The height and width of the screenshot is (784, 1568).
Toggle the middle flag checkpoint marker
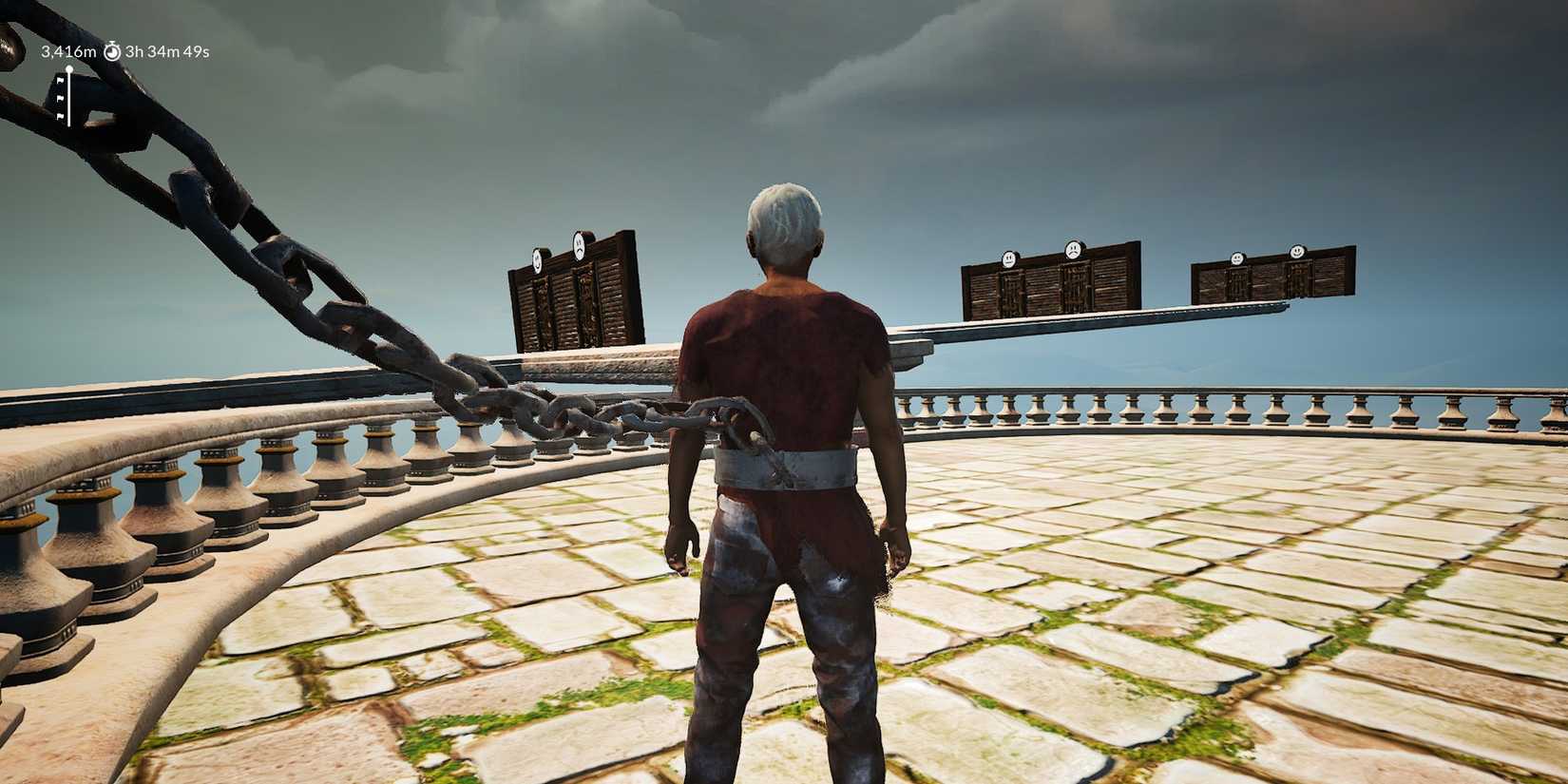click(61, 98)
